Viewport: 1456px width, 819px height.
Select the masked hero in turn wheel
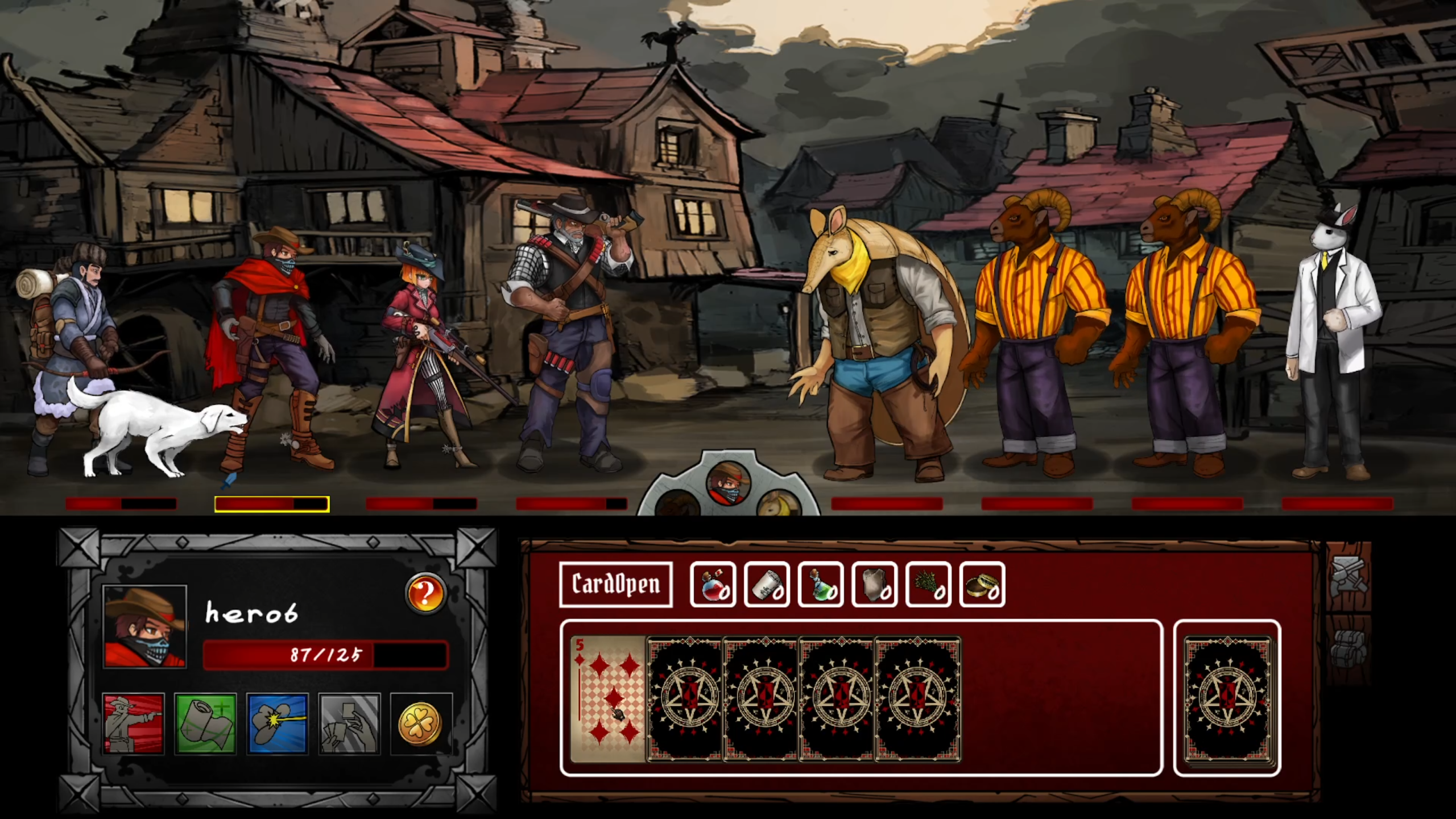pyautogui.click(x=729, y=483)
